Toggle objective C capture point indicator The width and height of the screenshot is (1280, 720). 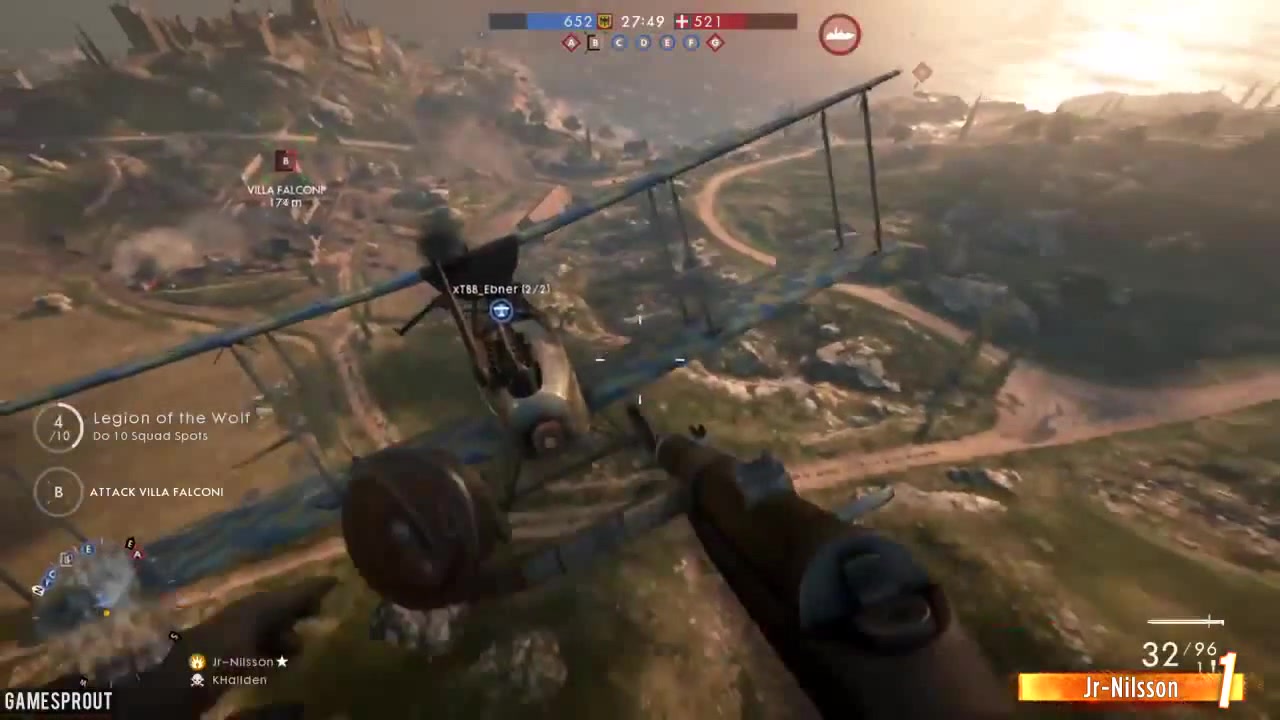pyautogui.click(x=618, y=43)
